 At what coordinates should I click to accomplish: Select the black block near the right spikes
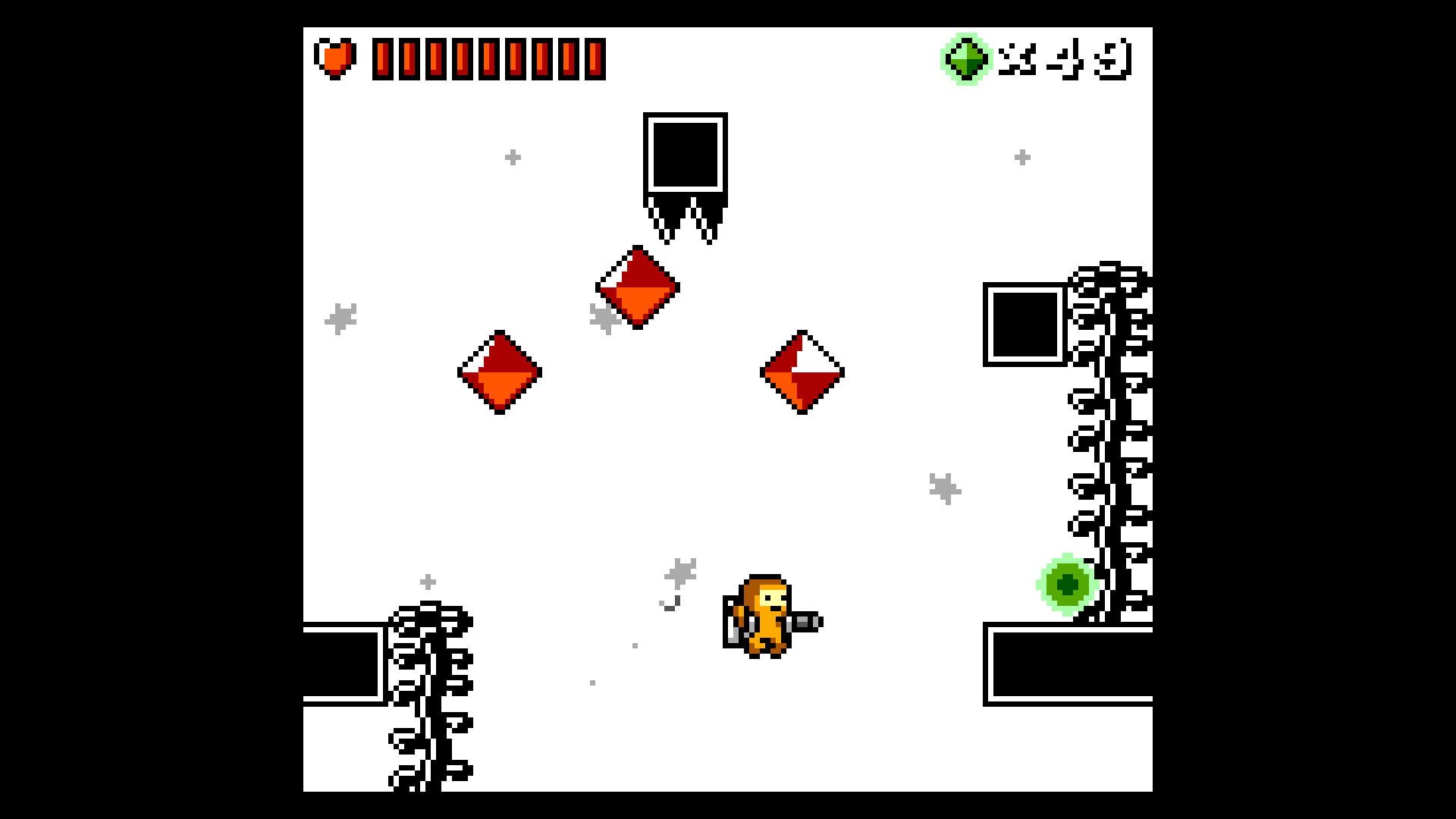1025,325
